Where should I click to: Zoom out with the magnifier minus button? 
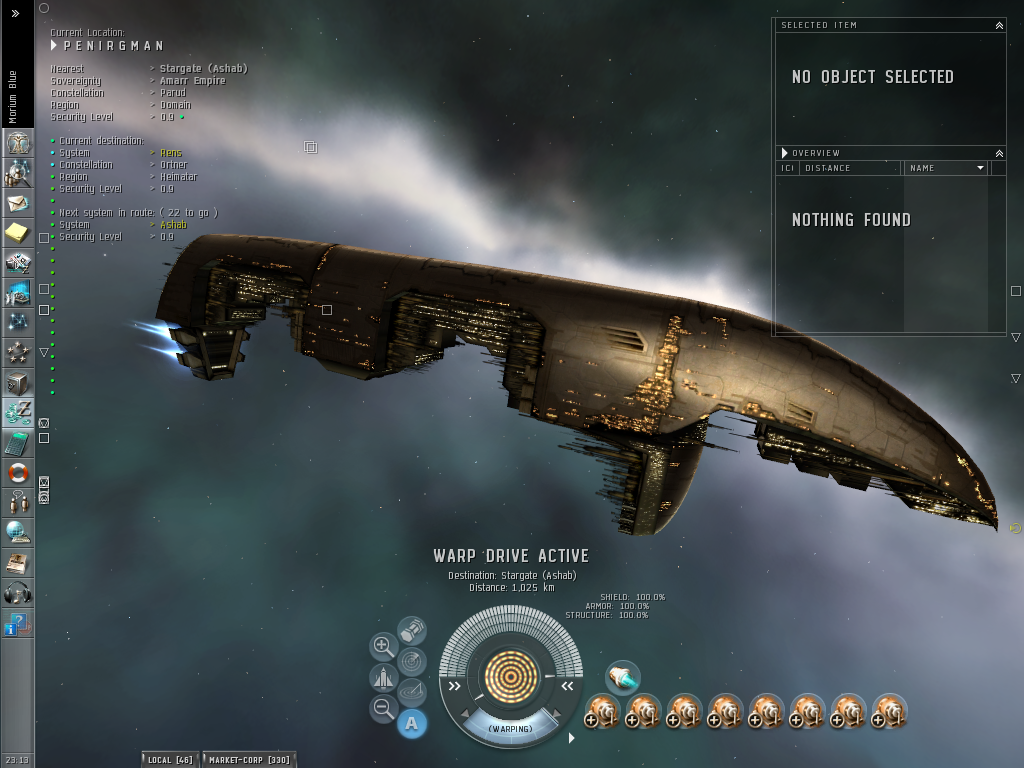383,709
